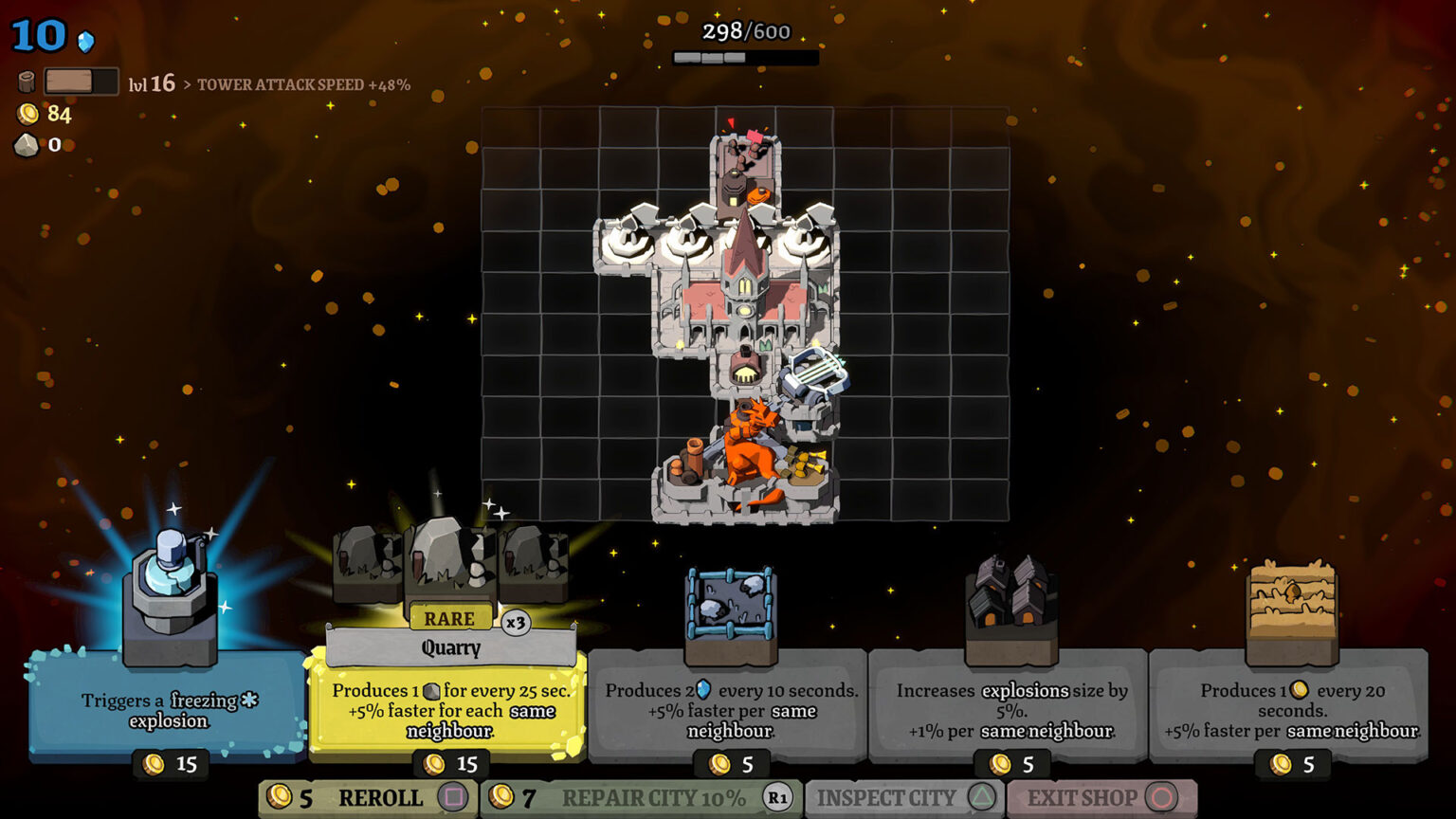
Task: Click the square controller icon beside REROLL
Action: coord(453,799)
